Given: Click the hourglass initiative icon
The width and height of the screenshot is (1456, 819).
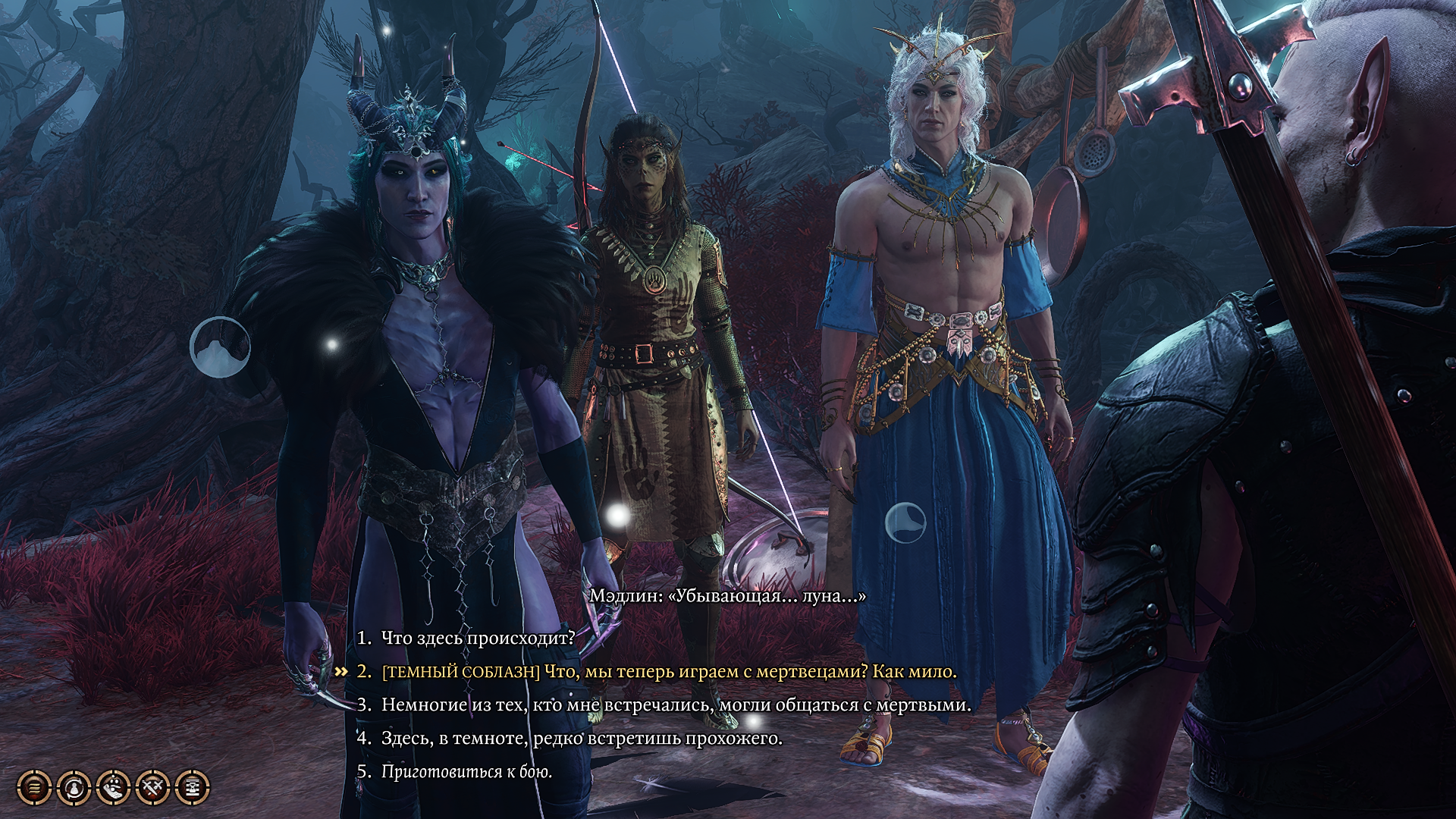Looking at the screenshot, I should [x=191, y=787].
